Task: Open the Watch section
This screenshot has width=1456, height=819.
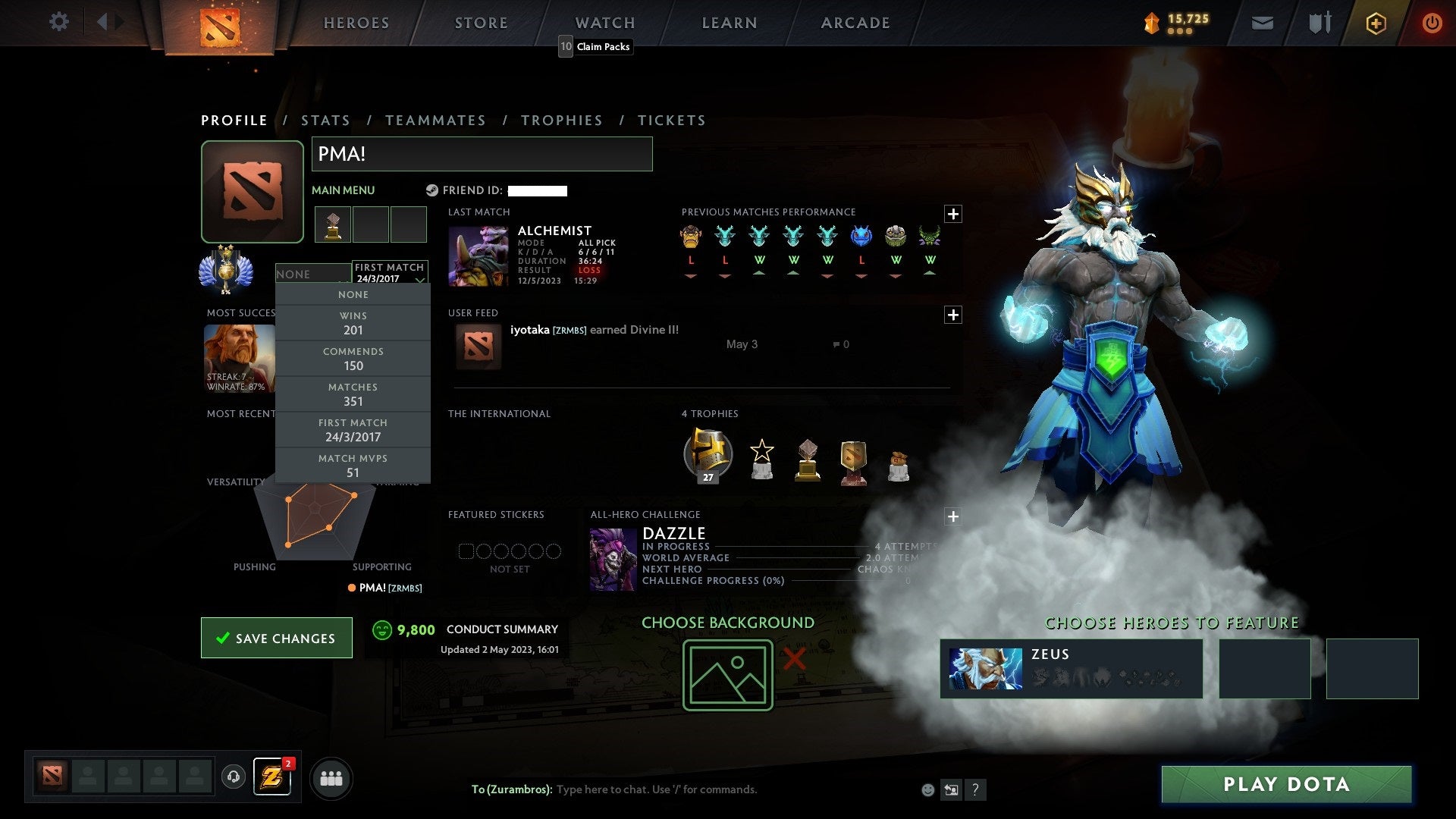Action: click(x=605, y=23)
